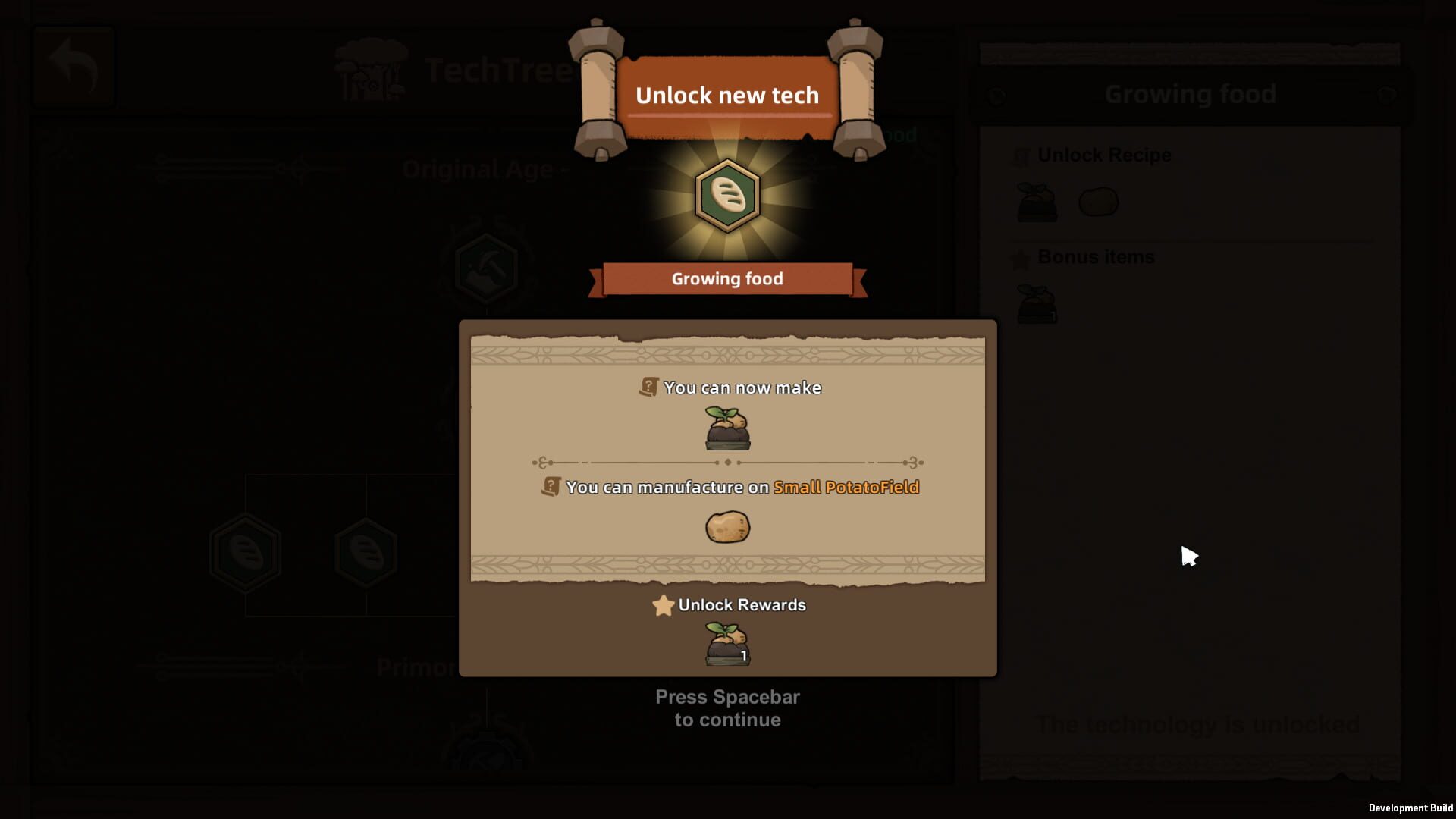The width and height of the screenshot is (1456, 819).
Task: Click the star icon beside Bonus items
Action: click(x=1021, y=257)
